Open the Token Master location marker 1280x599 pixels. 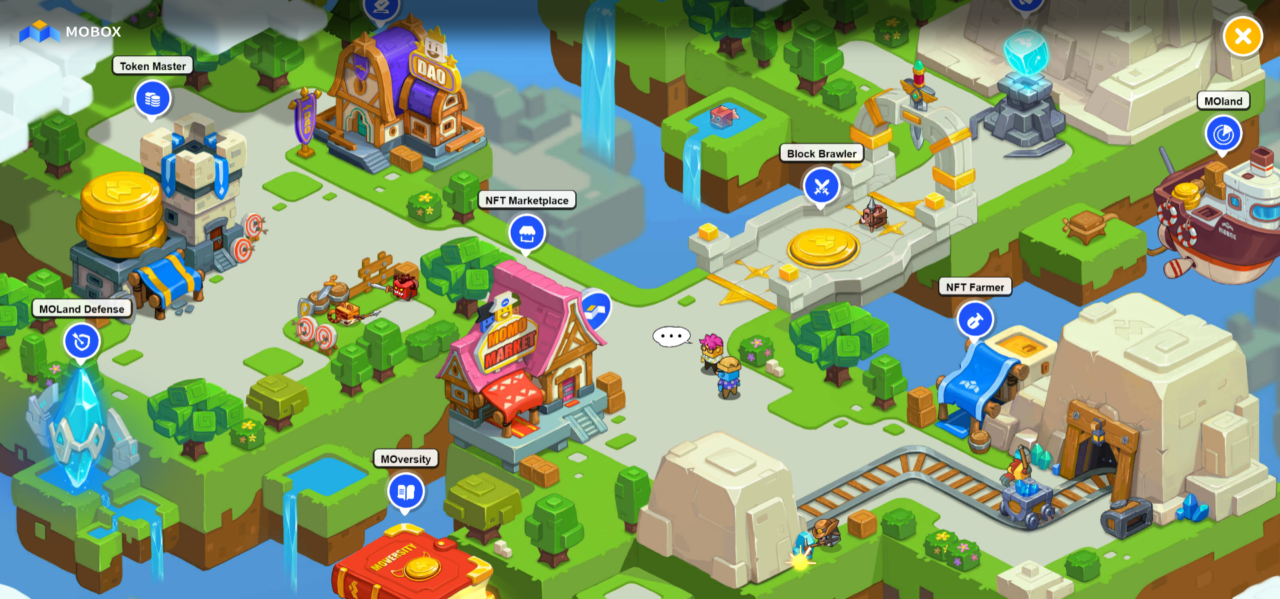tap(153, 99)
